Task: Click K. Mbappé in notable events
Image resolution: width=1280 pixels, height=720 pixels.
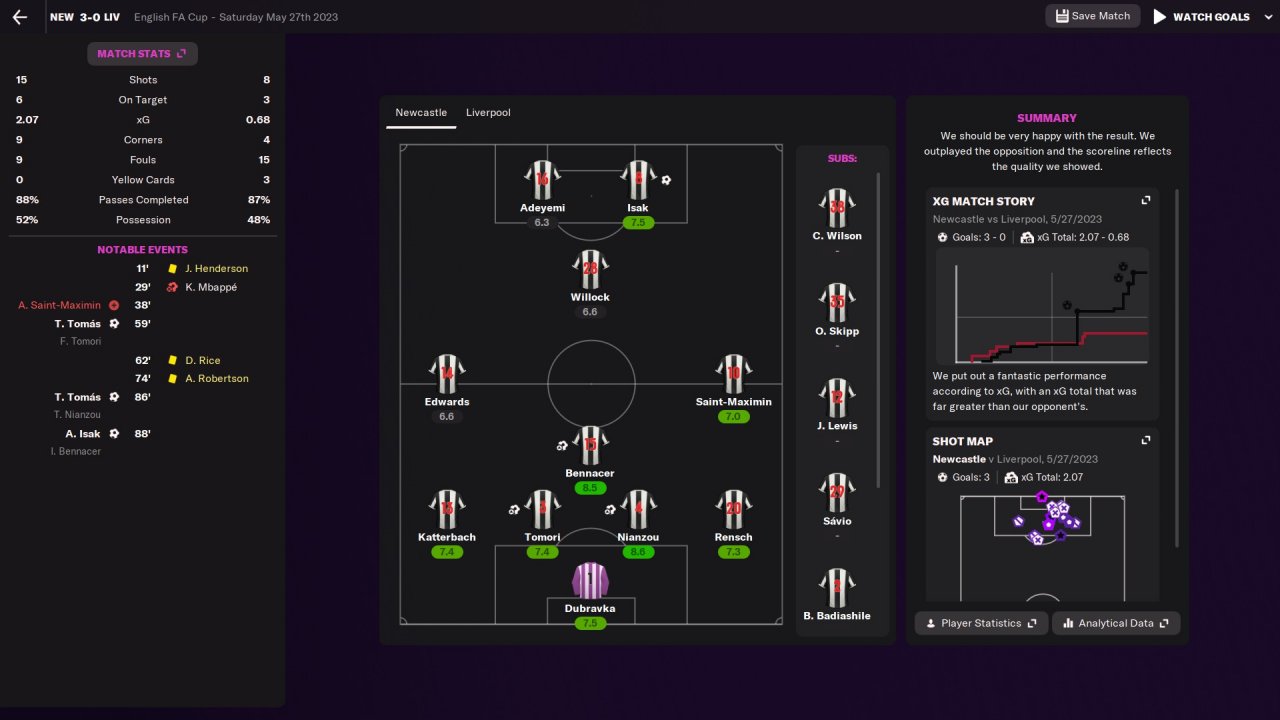Action: click(x=211, y=287)
